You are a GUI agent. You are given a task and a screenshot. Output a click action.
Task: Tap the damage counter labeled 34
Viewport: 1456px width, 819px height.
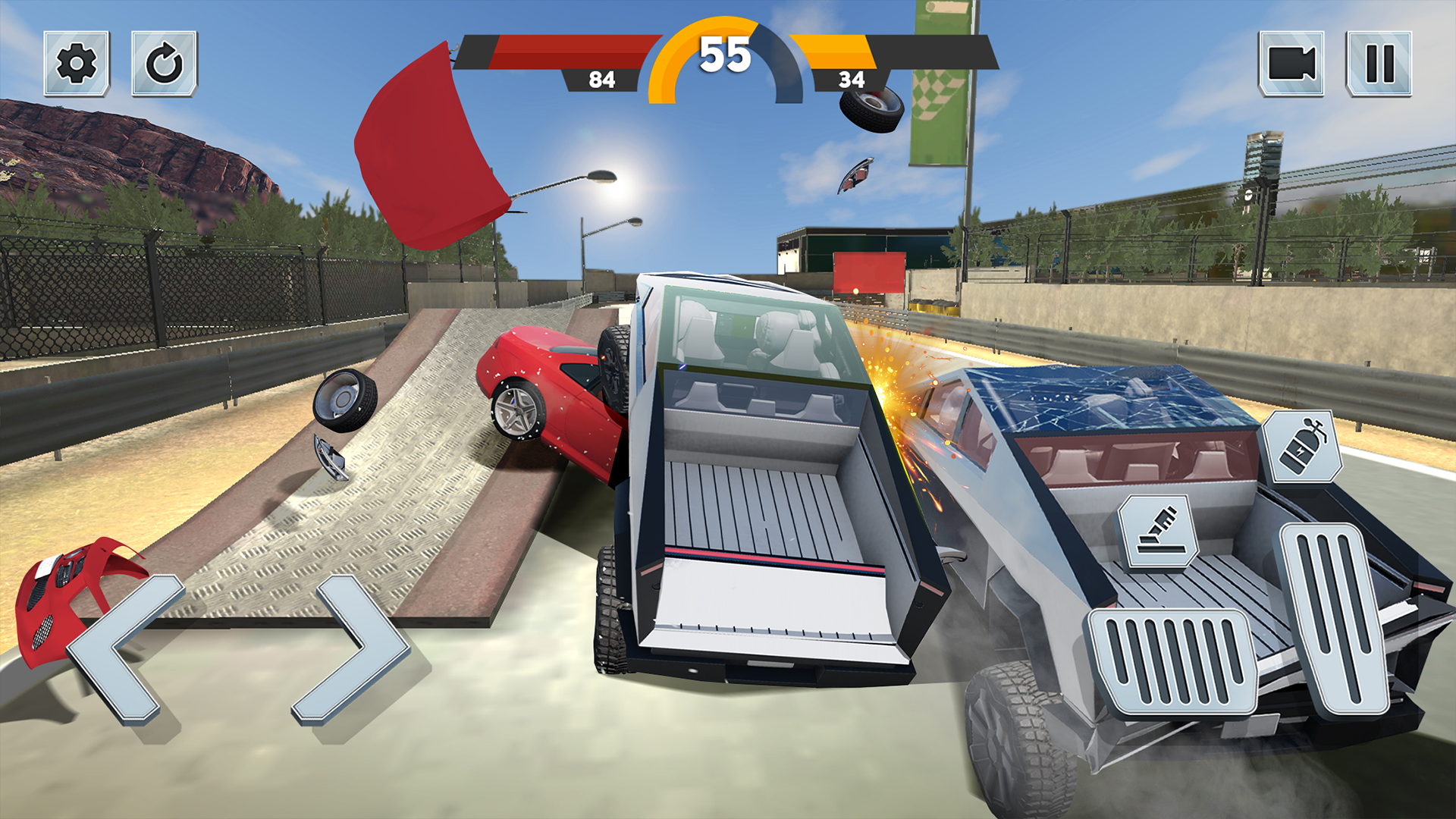[x=853, y=79]
